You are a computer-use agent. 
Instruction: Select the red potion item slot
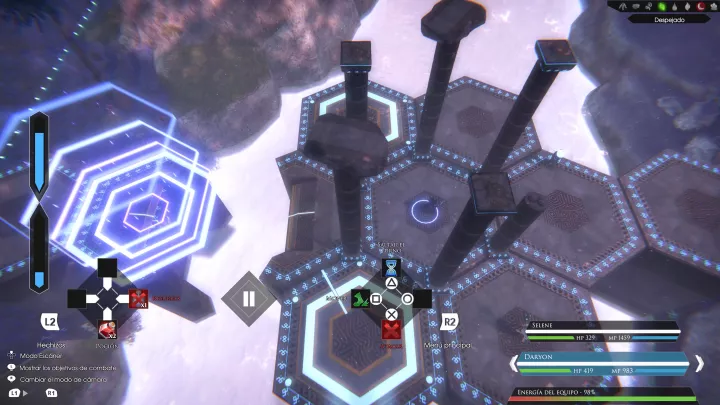tap(107, 329)
